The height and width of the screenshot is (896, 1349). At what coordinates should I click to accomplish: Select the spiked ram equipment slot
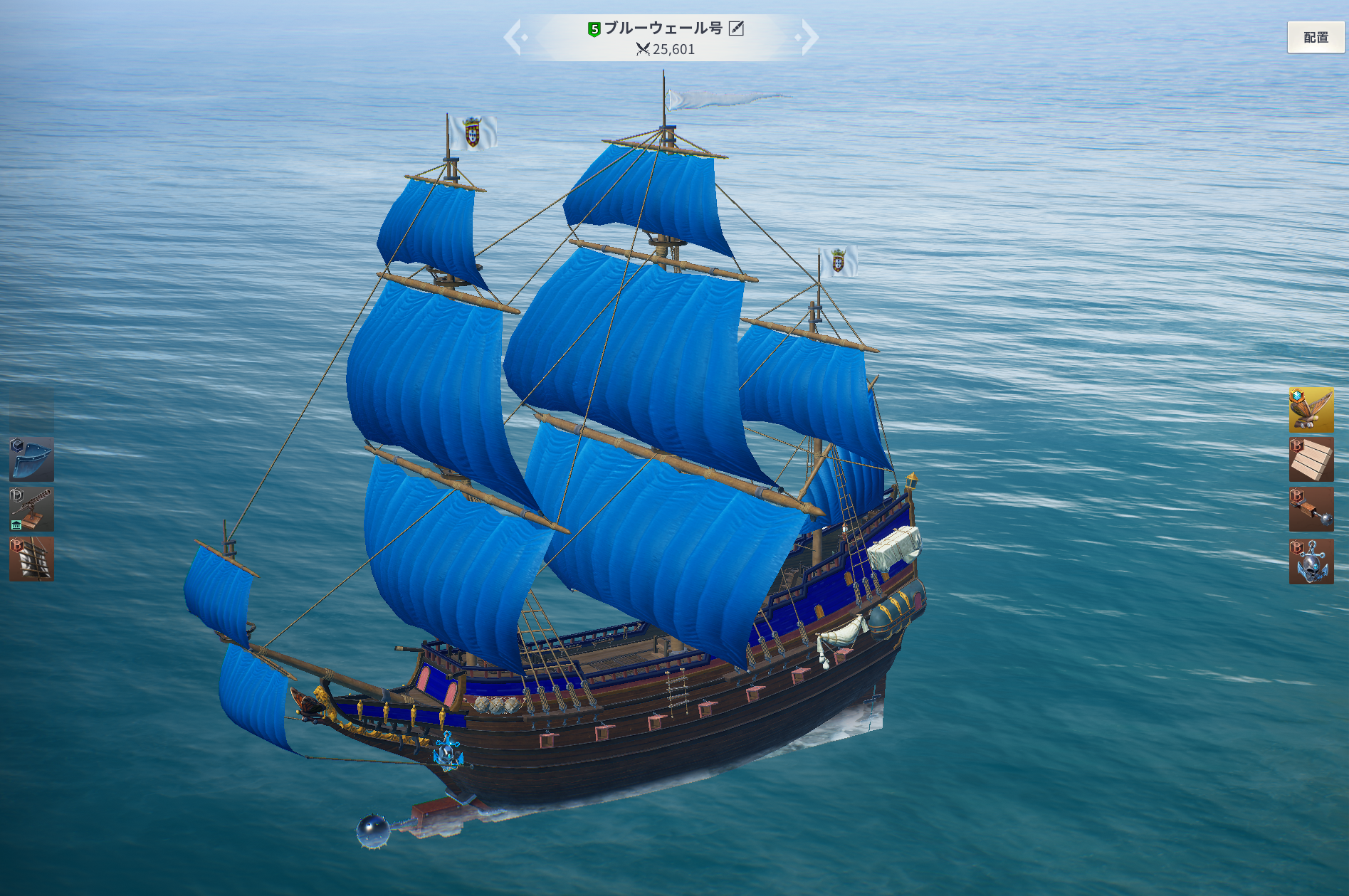click(x=1311, y=510)
